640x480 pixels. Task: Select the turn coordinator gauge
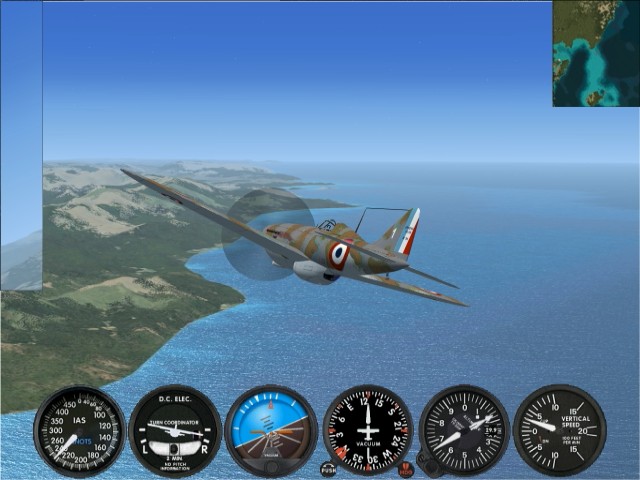point(175,431)
